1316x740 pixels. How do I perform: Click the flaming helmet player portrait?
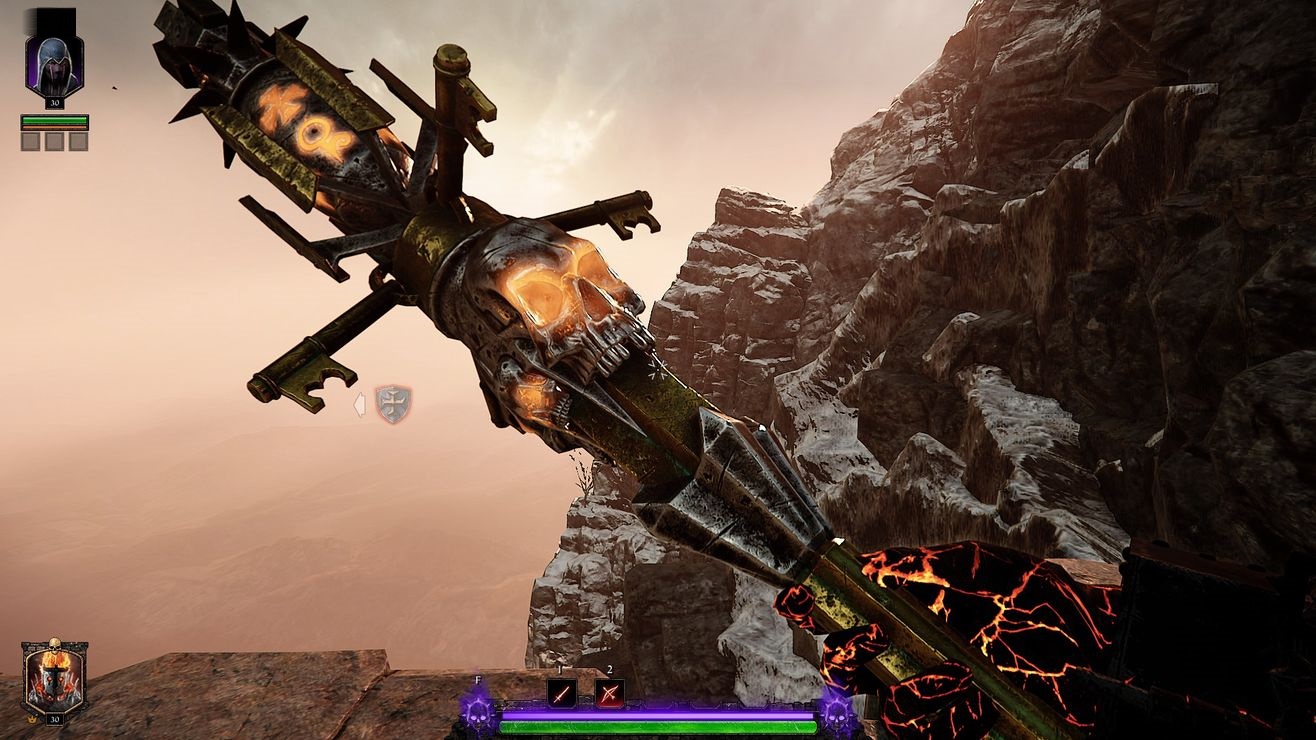(54, 679)
